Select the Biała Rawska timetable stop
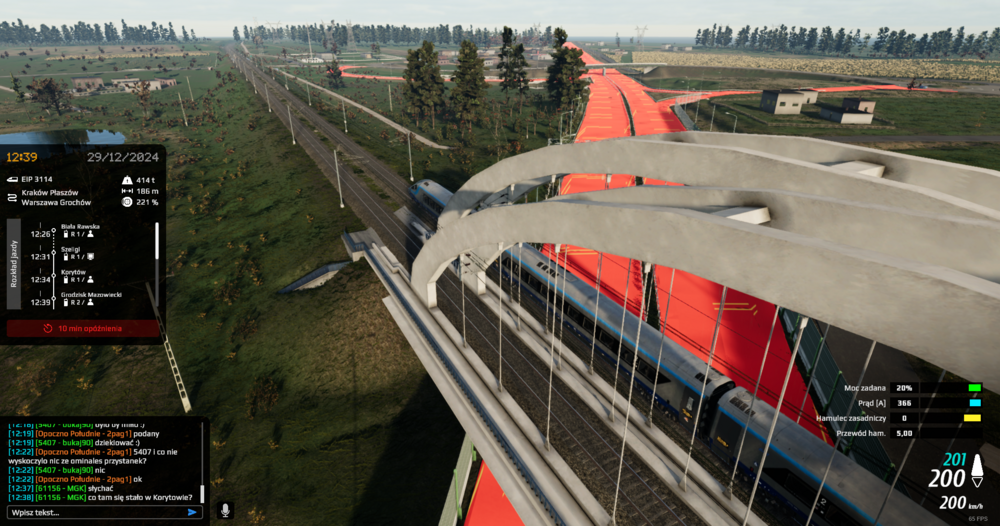Viewport: 1000px width, 526px height. (82, 227)
